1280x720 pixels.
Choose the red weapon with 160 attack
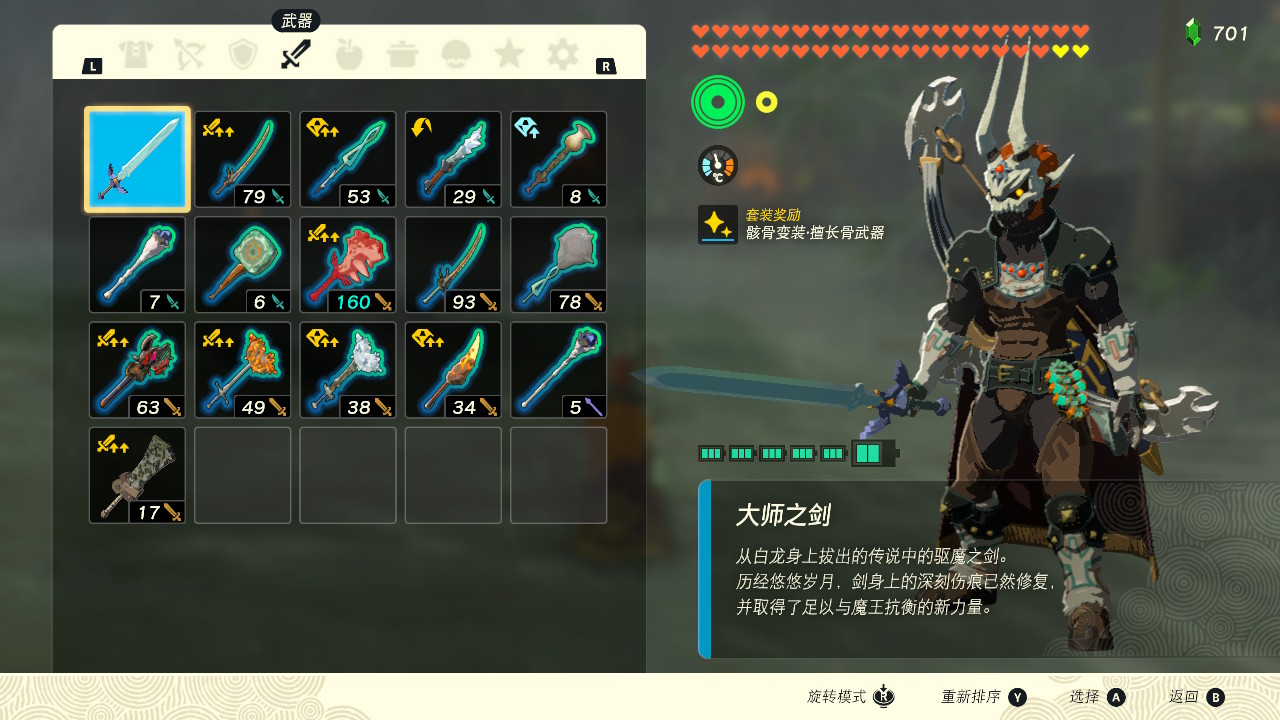pyautogui.click(x=348, y=265)
